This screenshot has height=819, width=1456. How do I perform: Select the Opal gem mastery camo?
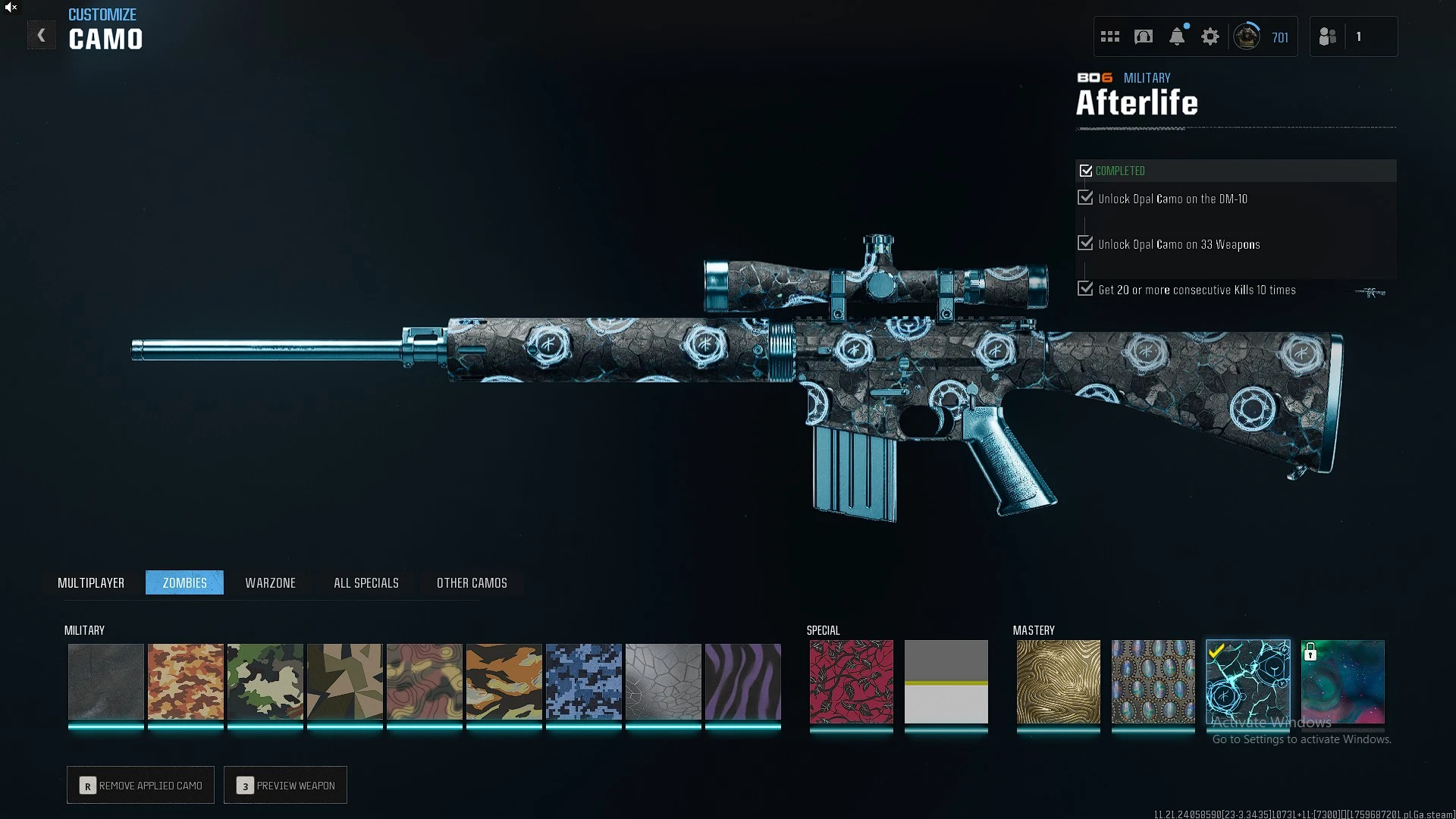point(1153,681)
